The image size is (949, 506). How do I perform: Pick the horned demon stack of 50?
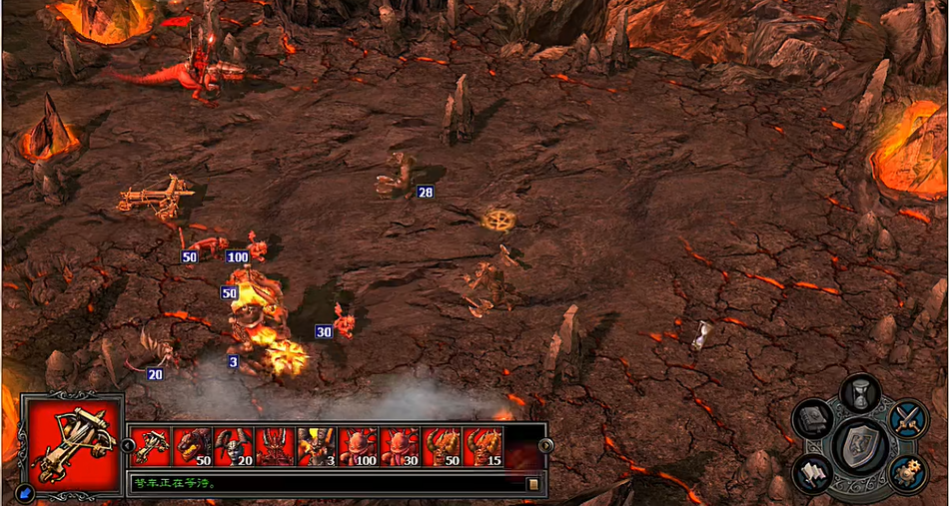tap(441, 446)
